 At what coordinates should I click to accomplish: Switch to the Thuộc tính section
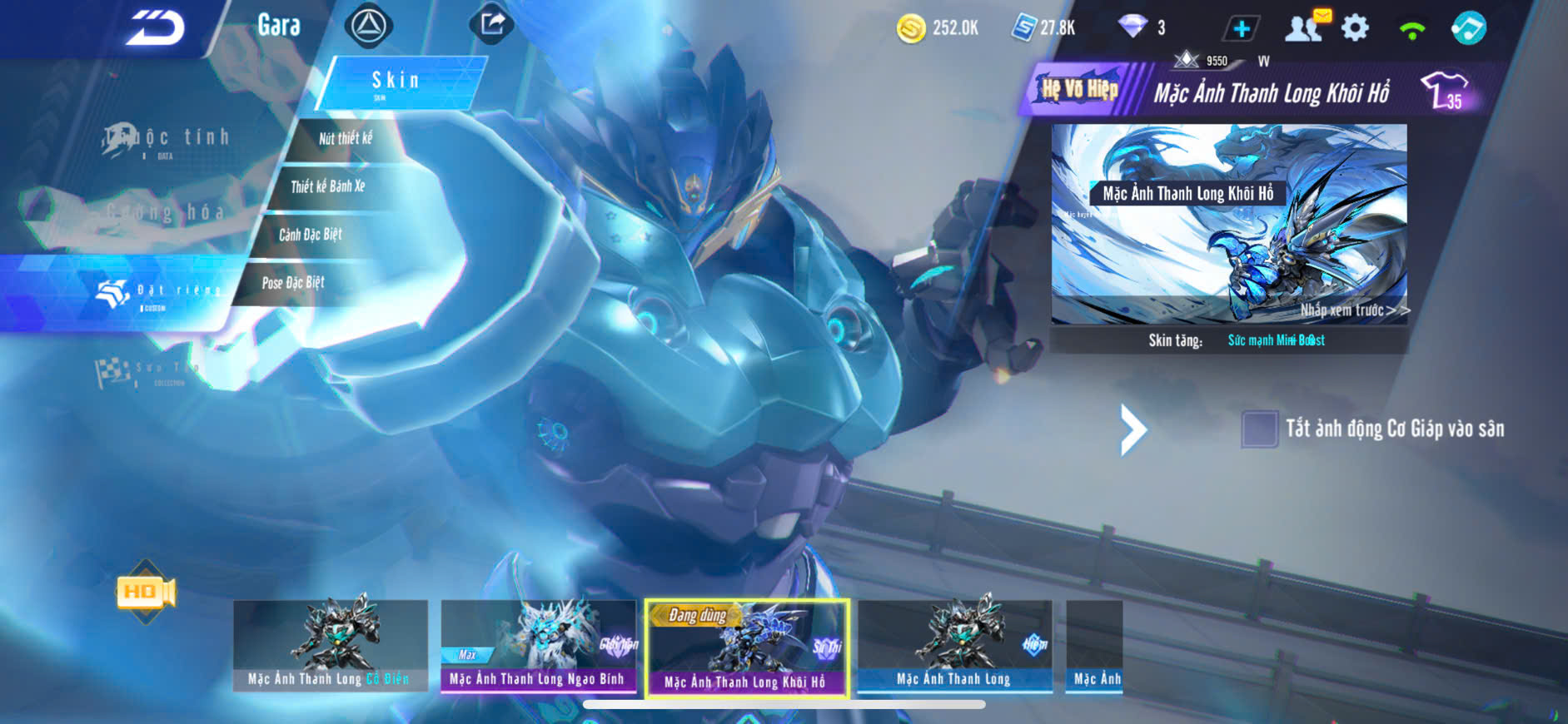pos(167,139)
